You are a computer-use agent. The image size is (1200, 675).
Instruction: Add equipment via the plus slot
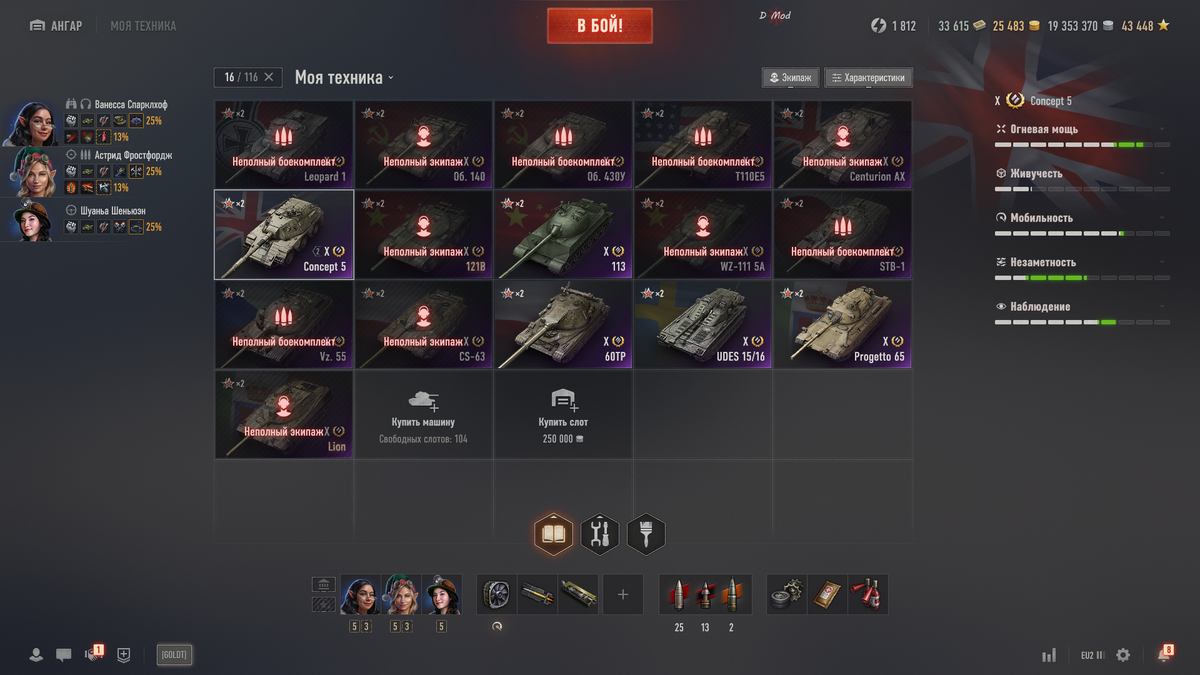[623, 595]
